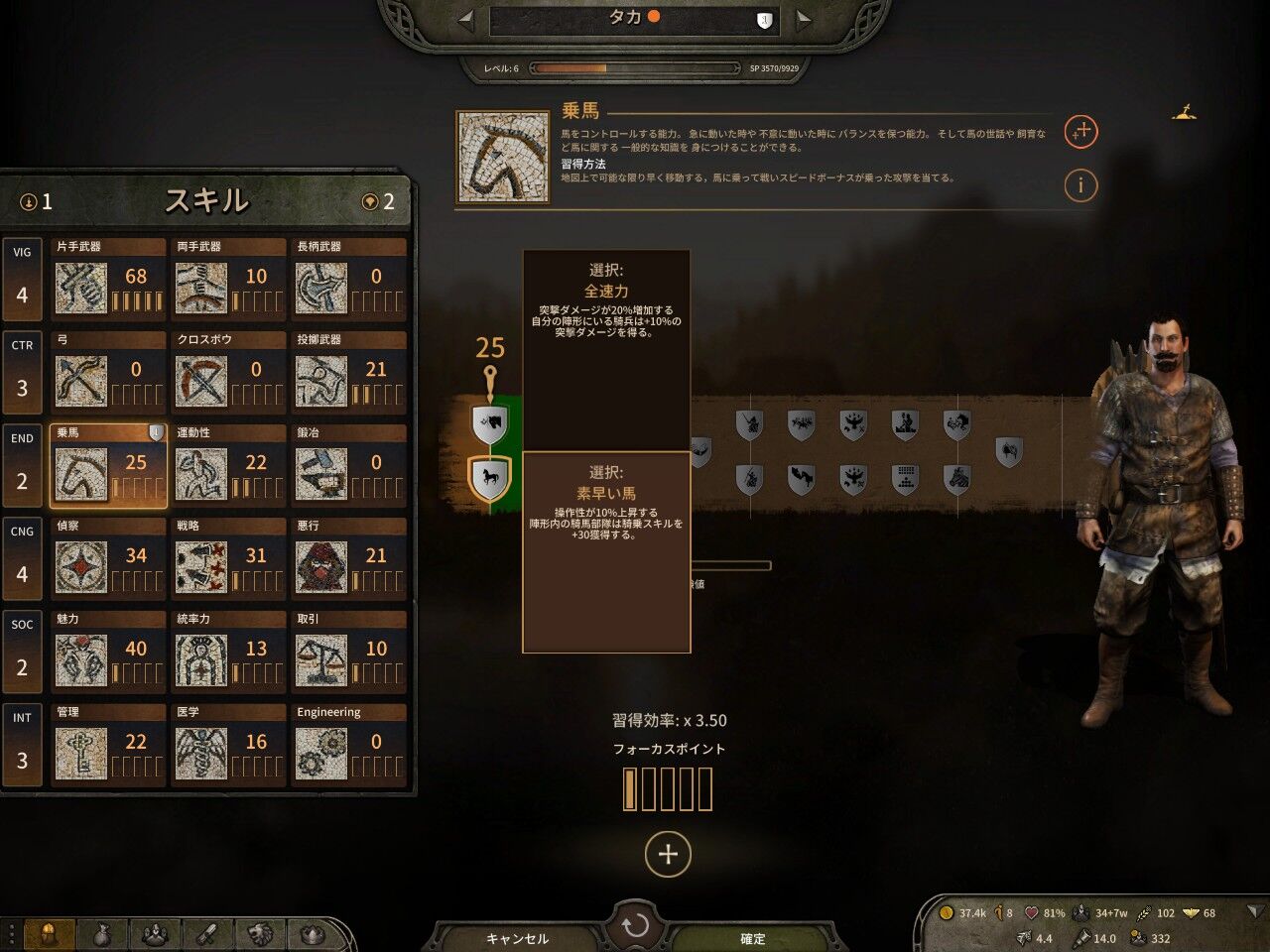The image size is (1270, 952).
Task: Cancel changes with the キャンセル button
Action: click(517, 938)
